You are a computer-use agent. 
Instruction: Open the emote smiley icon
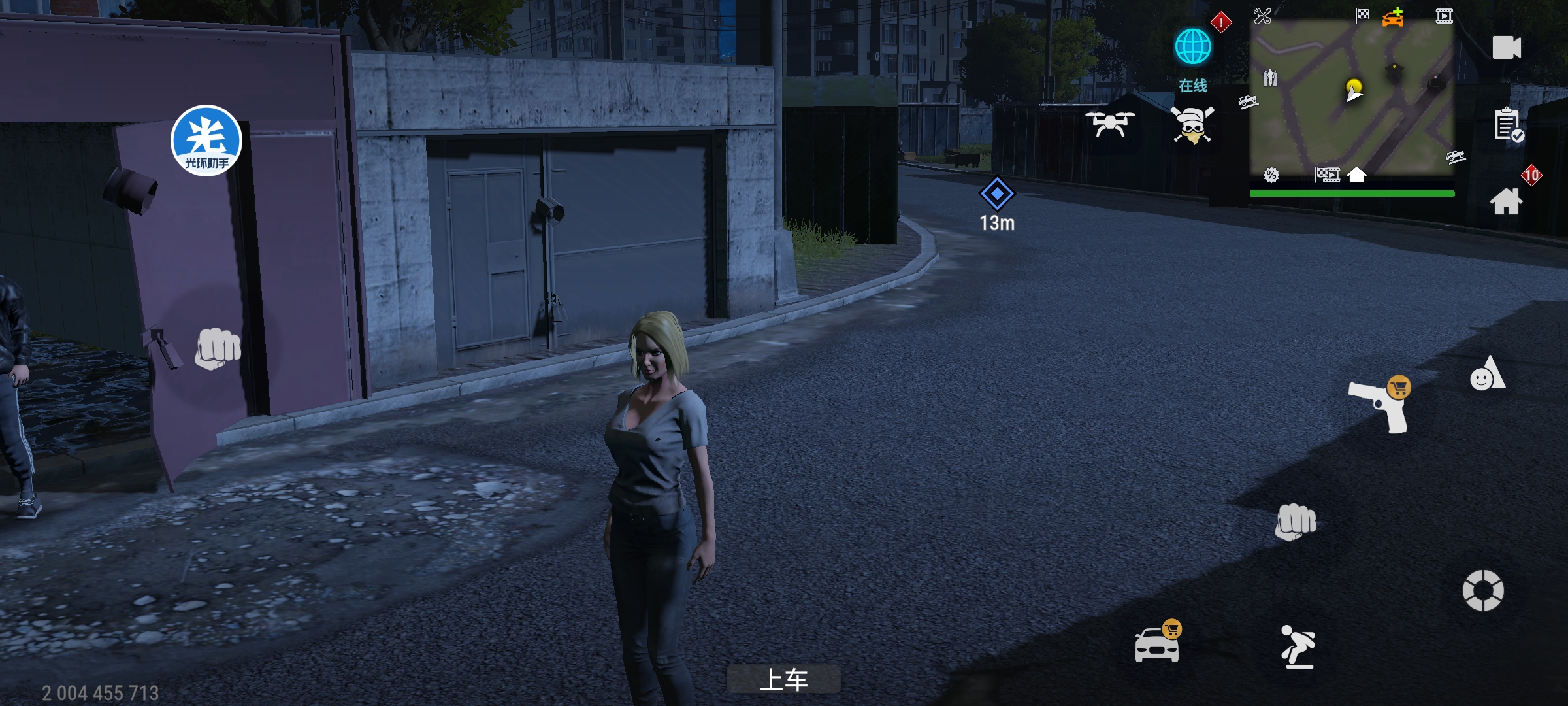click(1487, 375)
